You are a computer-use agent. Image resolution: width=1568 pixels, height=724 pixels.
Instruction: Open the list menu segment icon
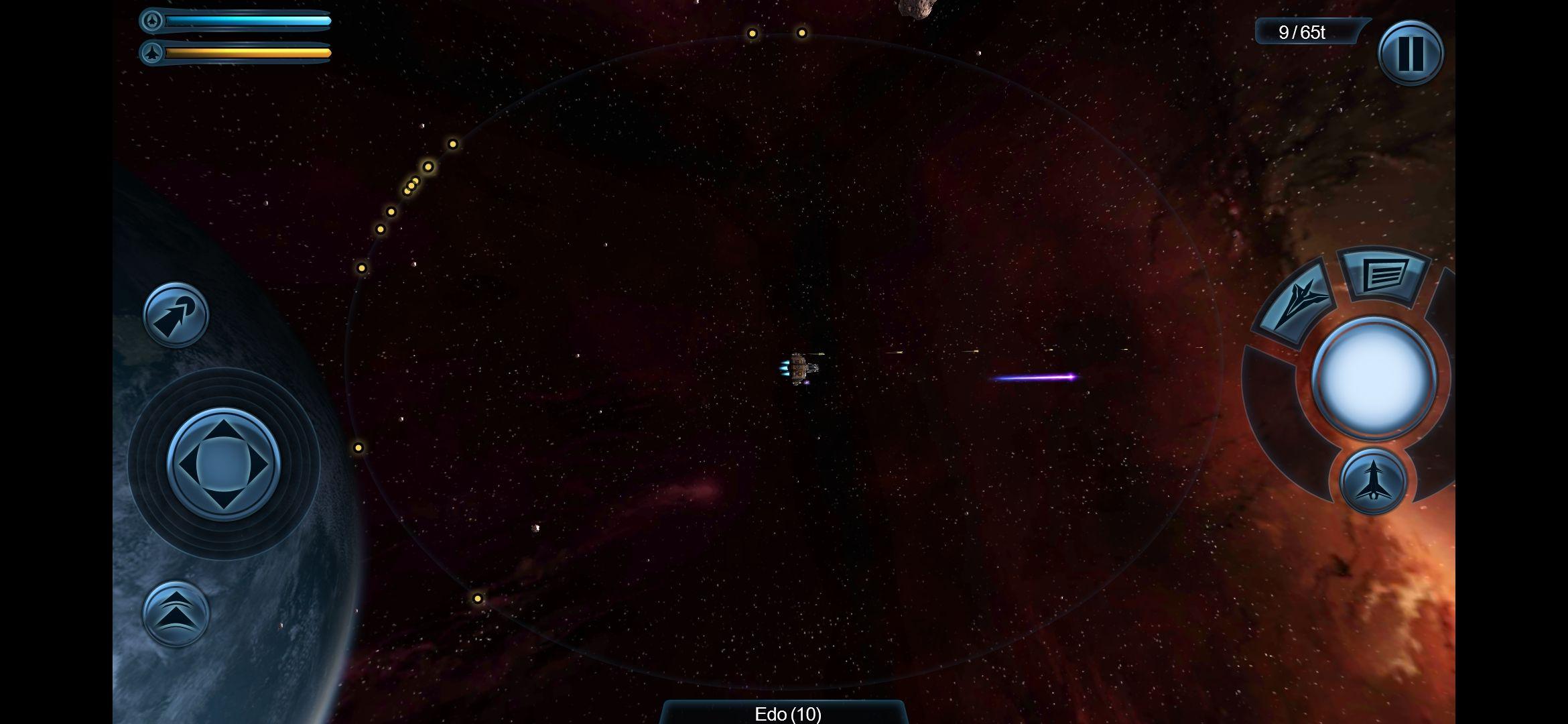[1384, 274]
